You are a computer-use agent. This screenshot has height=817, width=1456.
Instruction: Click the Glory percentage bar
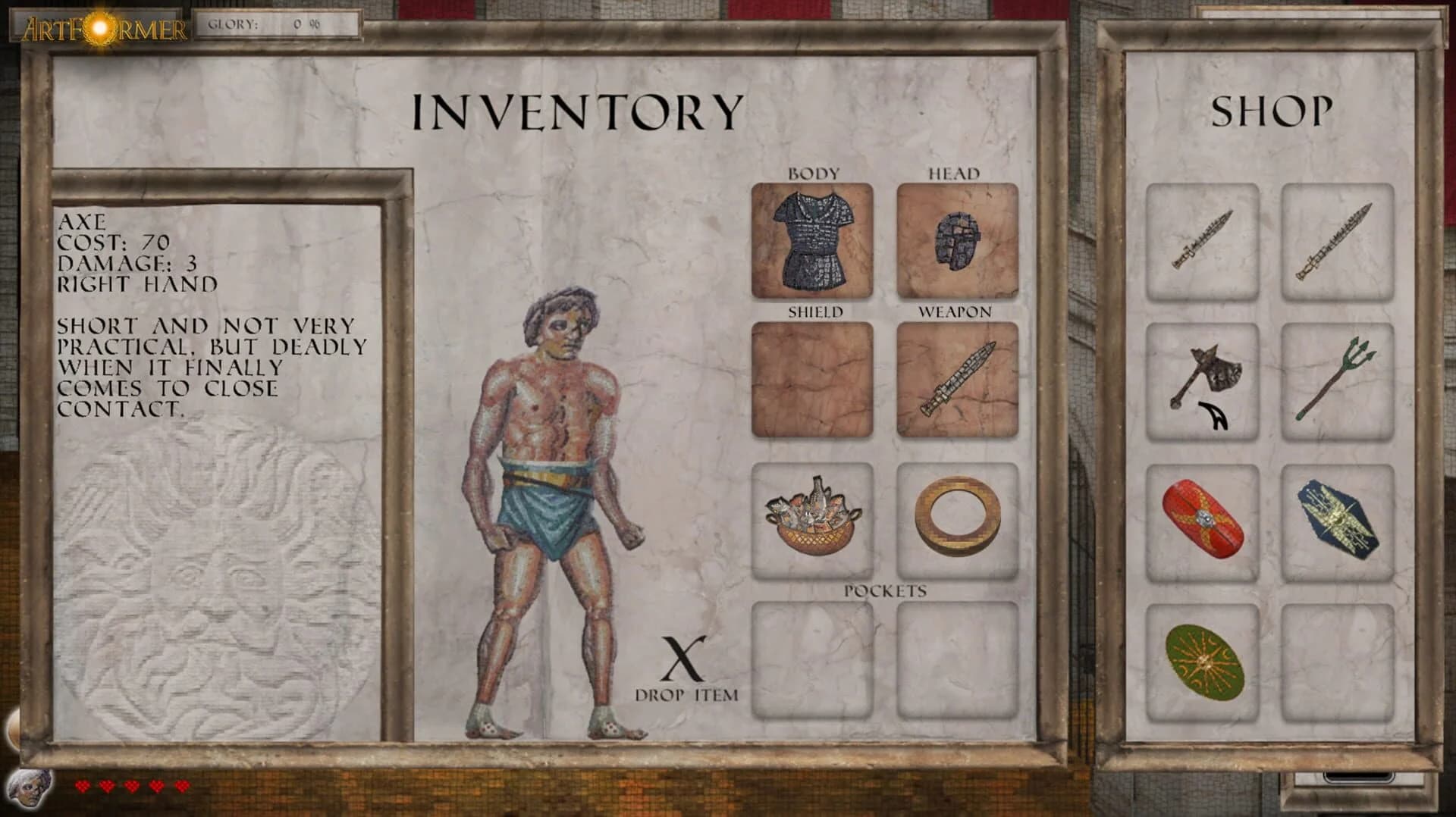(x=277, y=23)
